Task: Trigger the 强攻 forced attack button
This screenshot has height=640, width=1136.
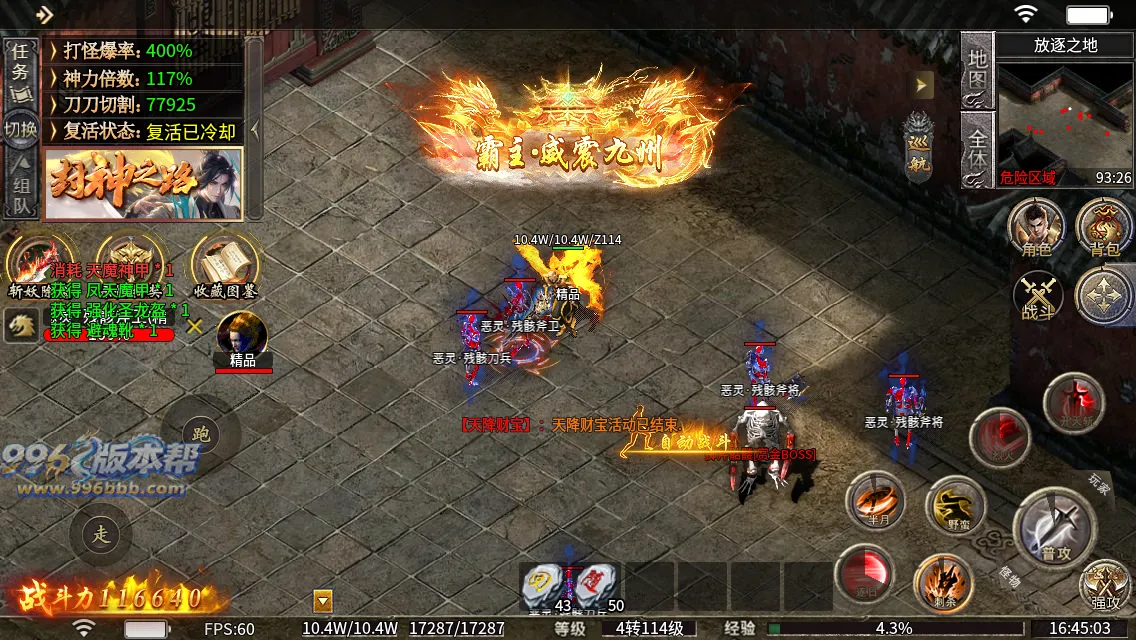Action: [x=1105, y=585]
